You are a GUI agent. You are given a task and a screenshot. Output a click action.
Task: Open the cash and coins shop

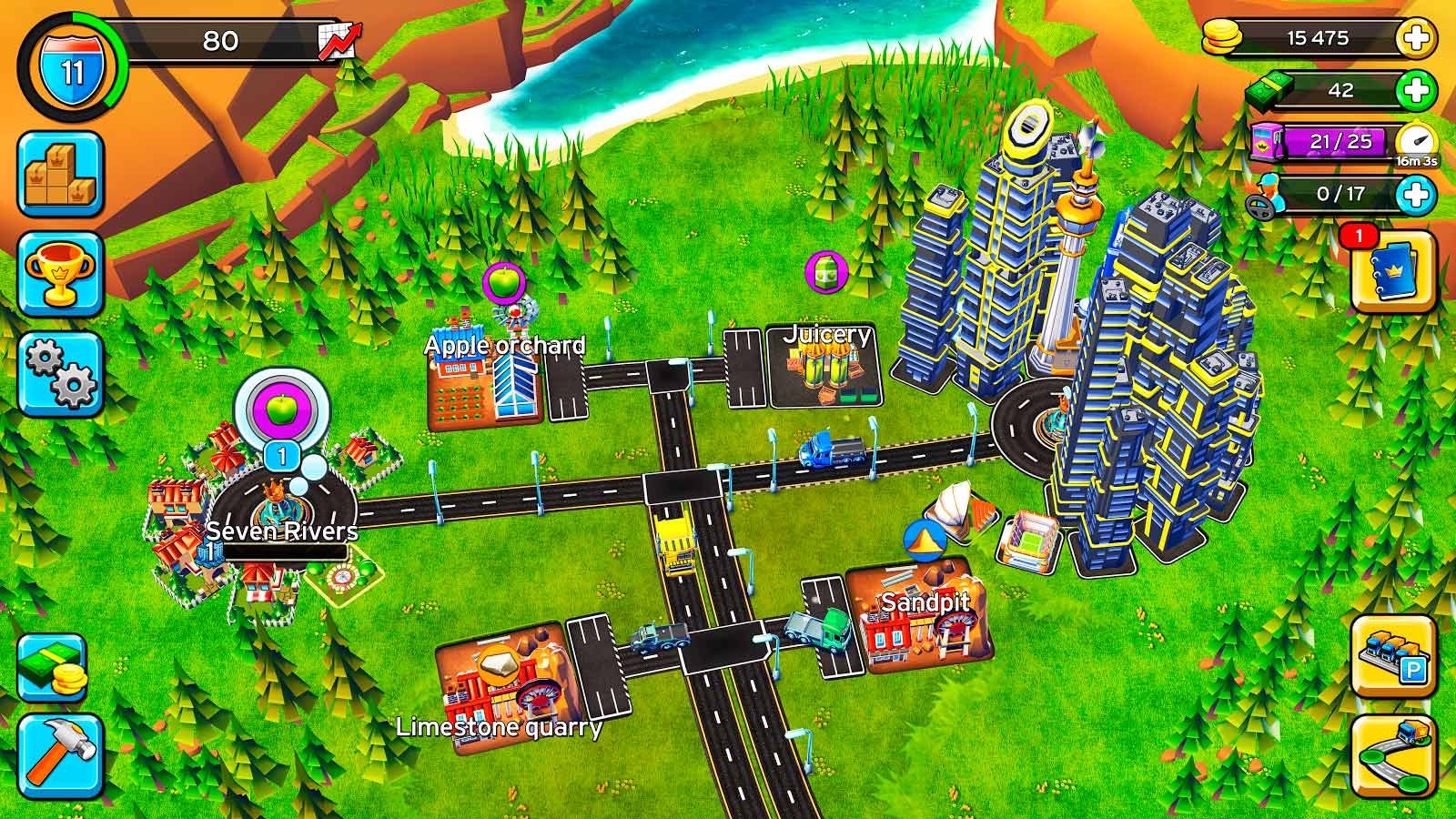tap(53, 667)
